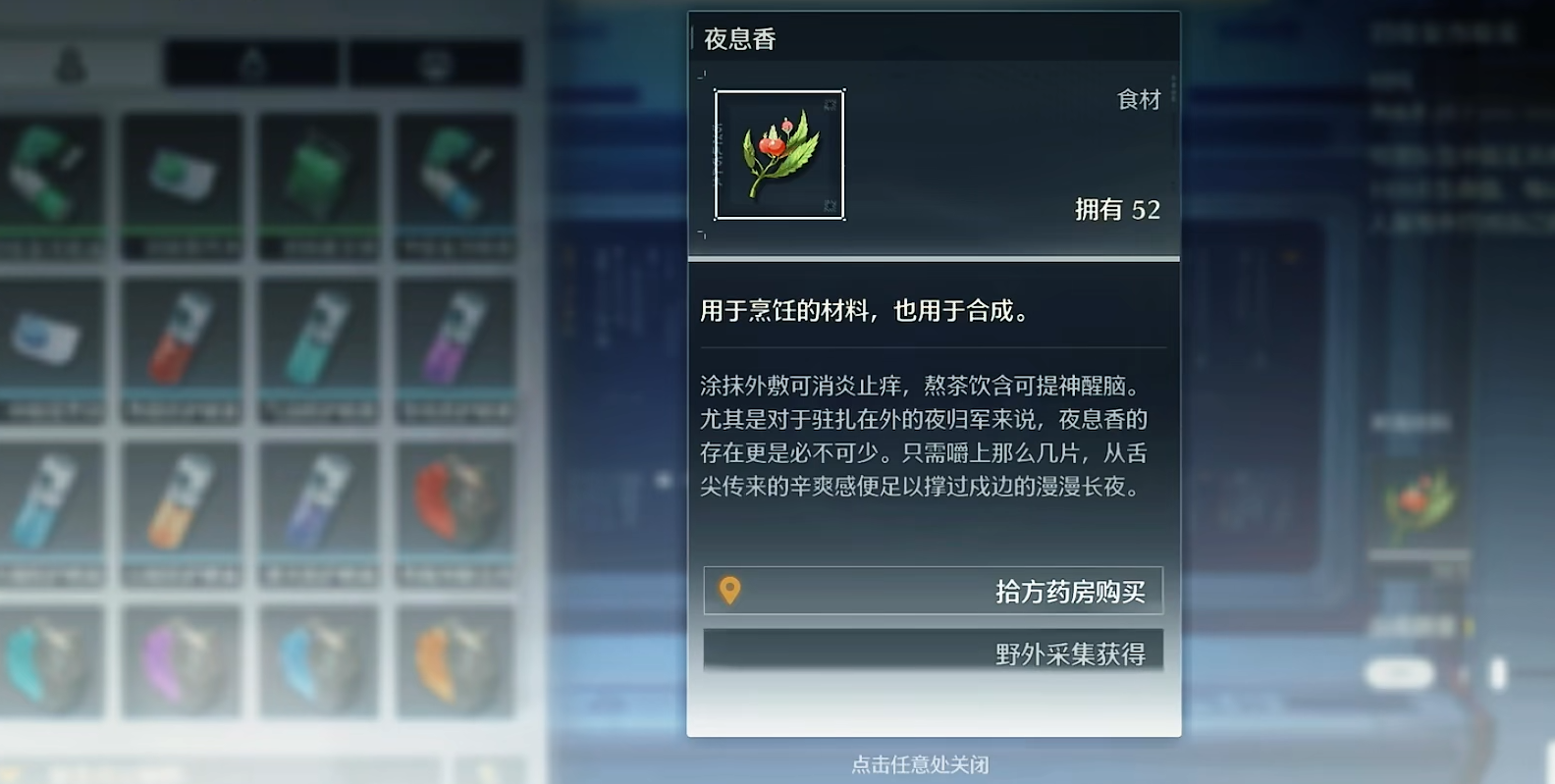The image size is (1555, 784).
Task: Click the green crate item icon
Action: click(319, 172)
